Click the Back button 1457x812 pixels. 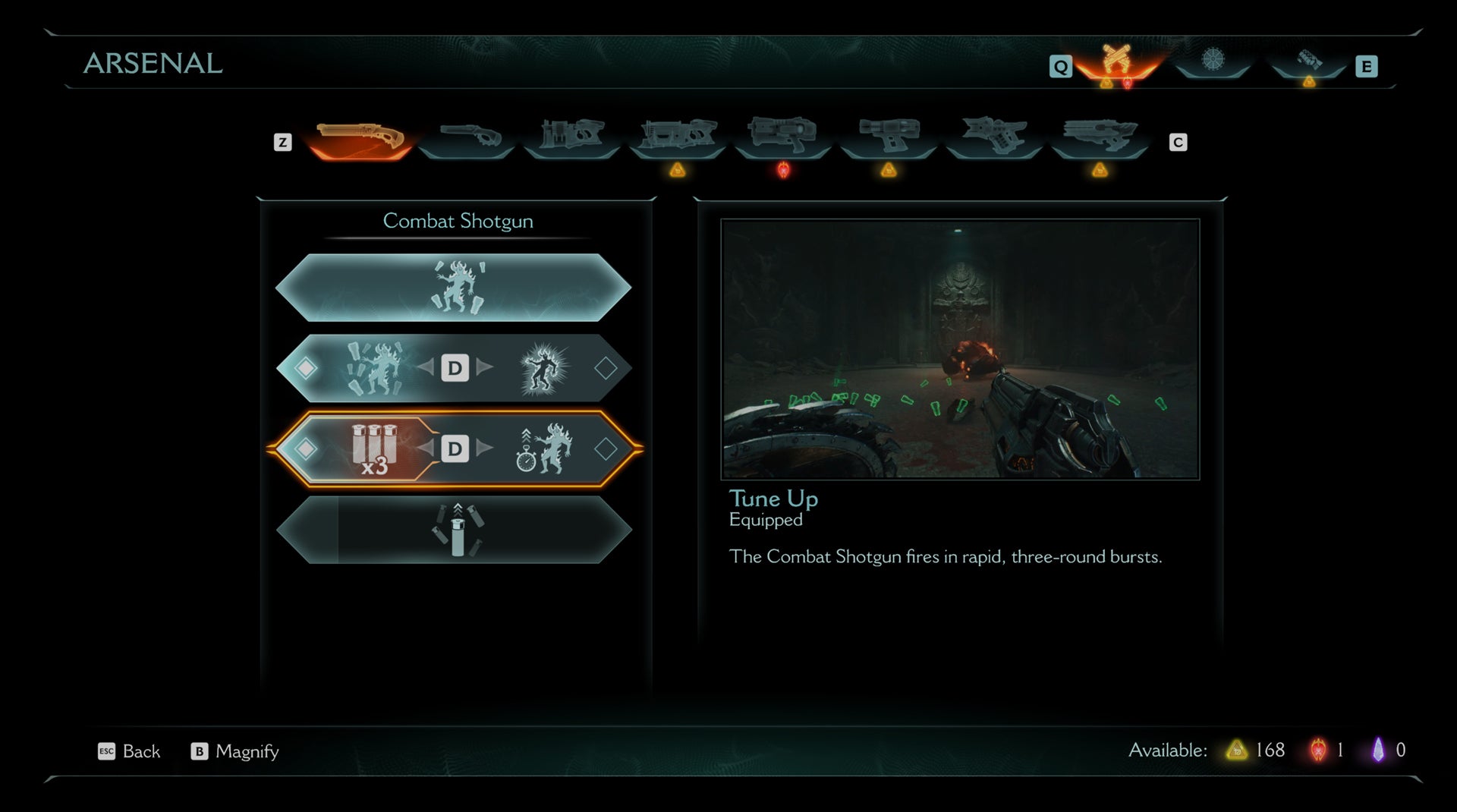point(130,751)
